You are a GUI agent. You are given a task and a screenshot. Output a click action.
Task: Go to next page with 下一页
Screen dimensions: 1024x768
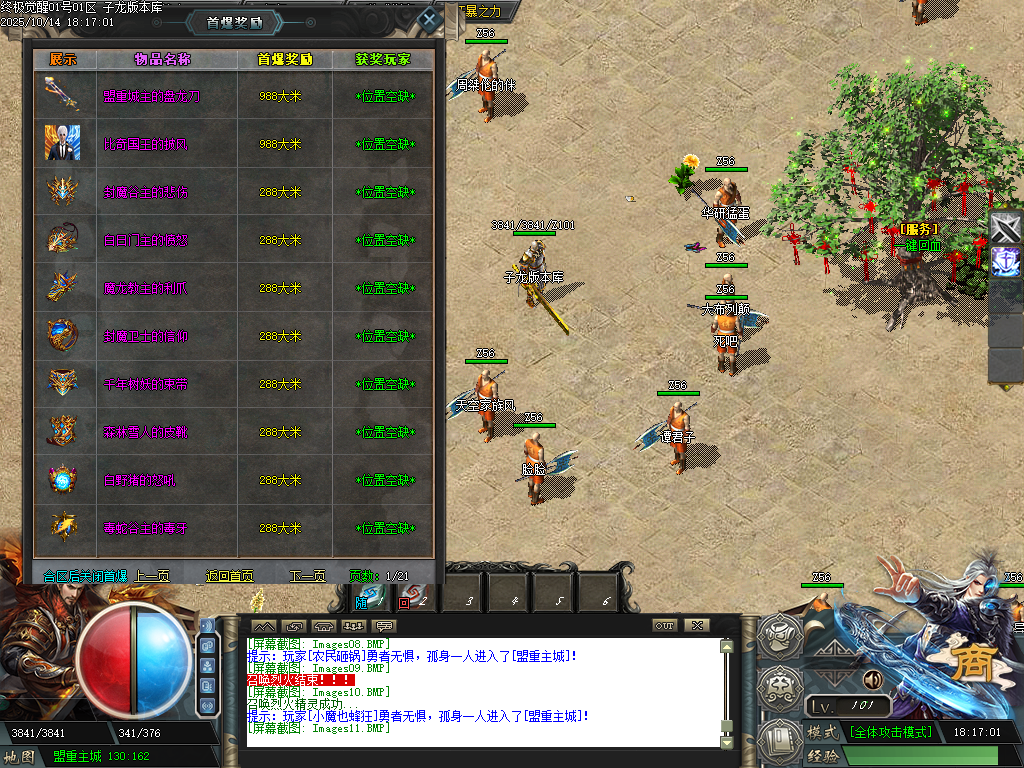coord(308,576)
